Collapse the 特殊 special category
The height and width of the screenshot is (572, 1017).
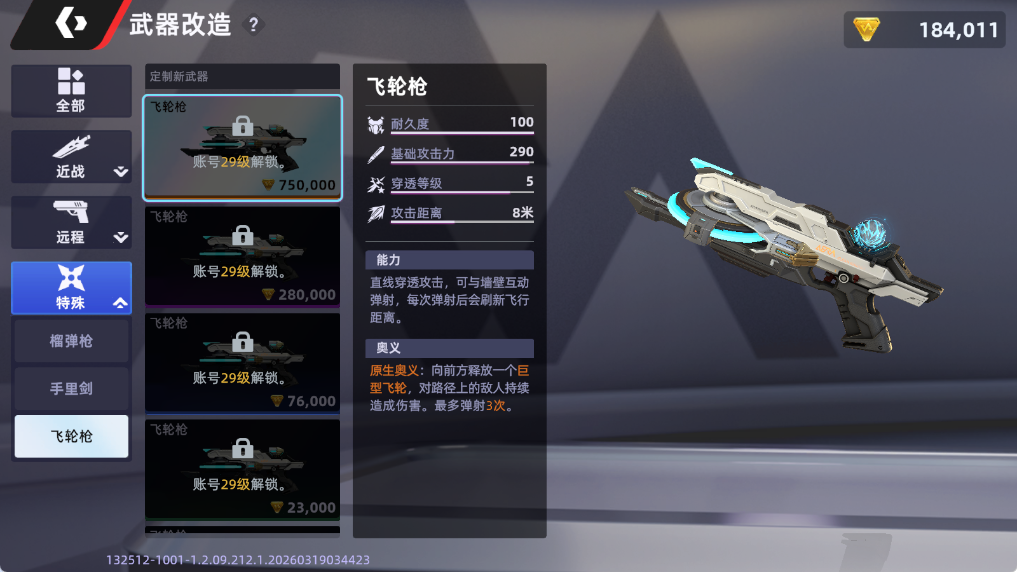coord(71,288)
